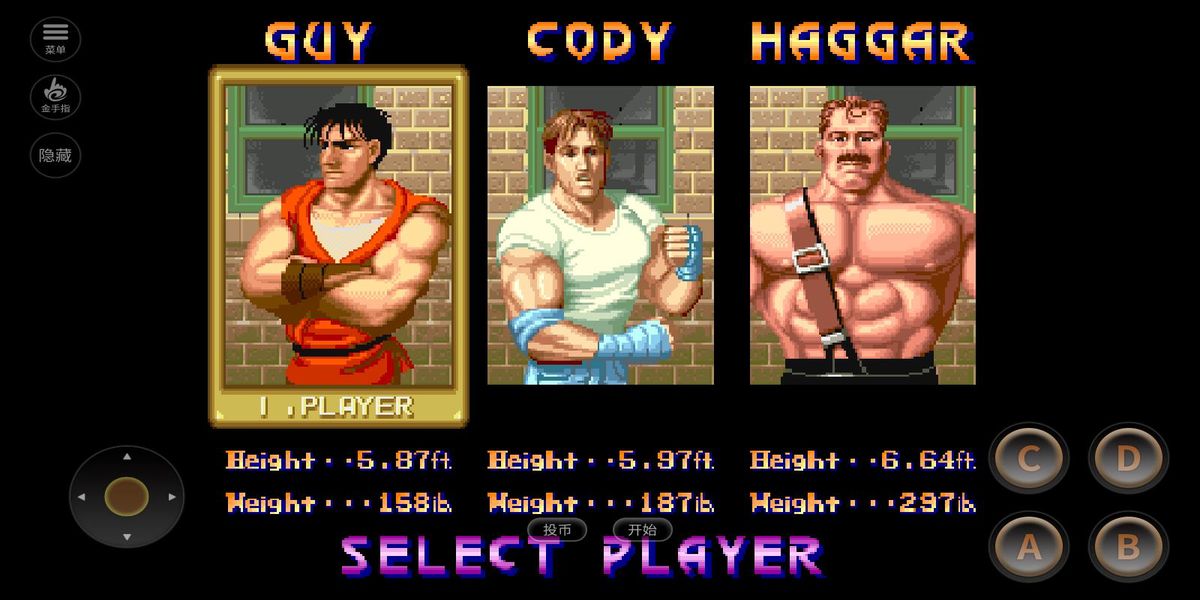Tap the insert coin button

pos(557,530)
